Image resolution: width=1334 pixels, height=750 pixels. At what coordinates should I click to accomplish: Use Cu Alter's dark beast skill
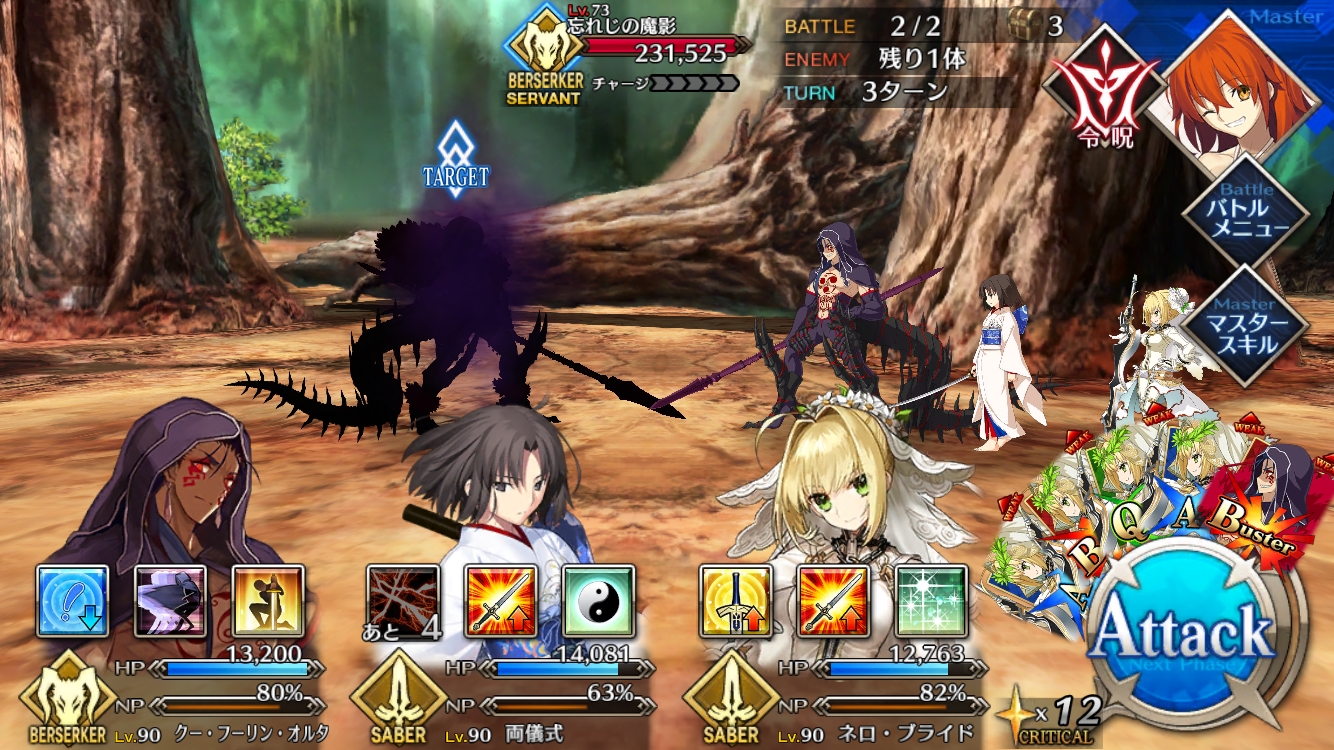coord(171,601)
